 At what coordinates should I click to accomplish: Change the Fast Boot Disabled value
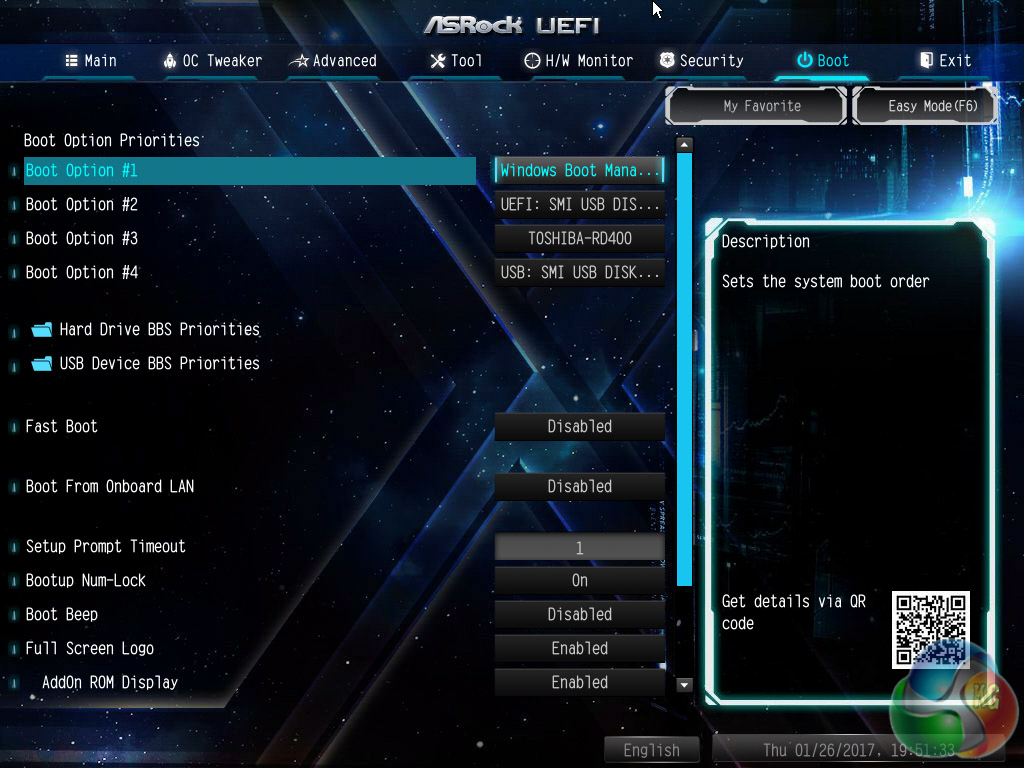pos(580,427)
